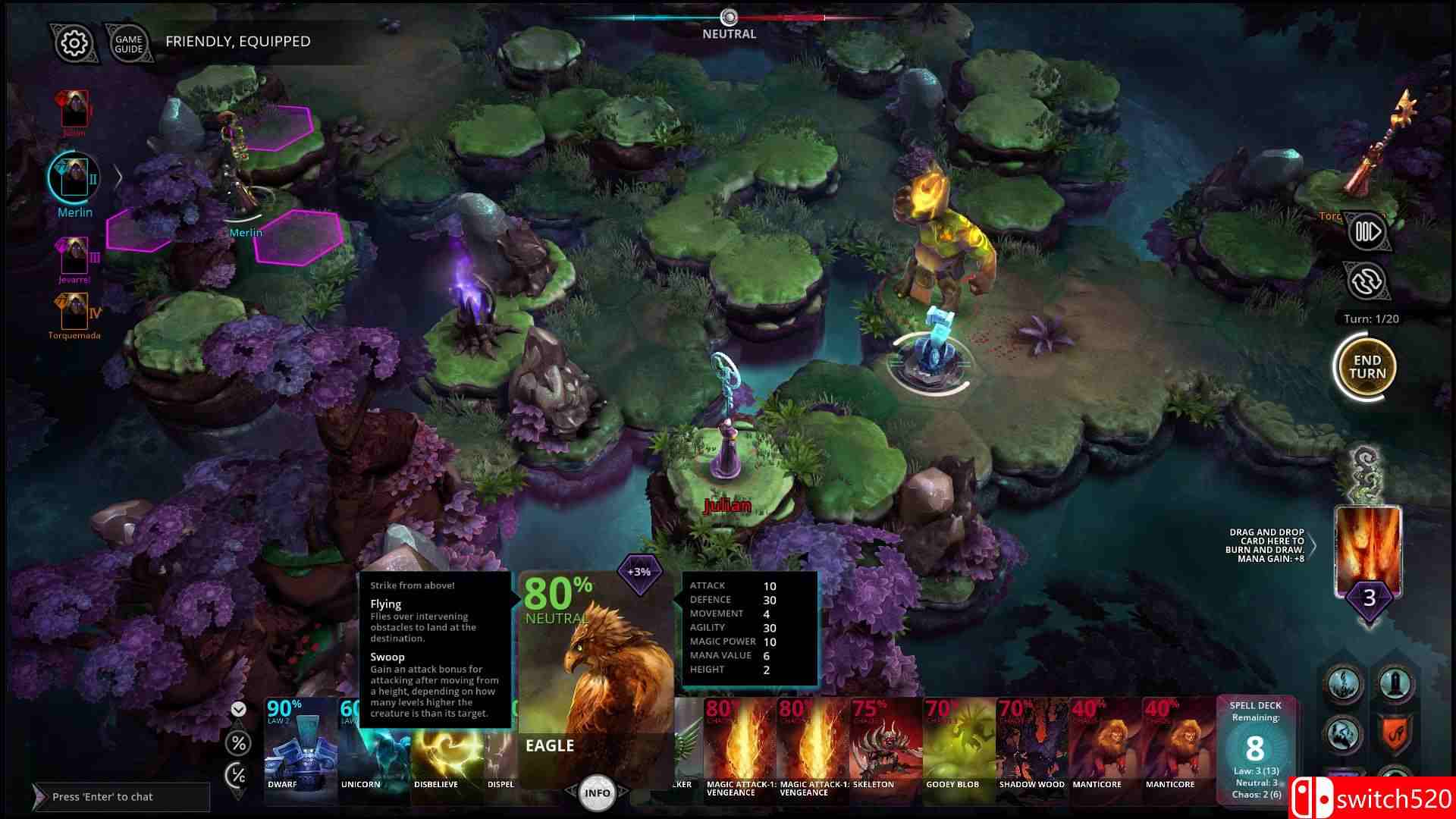Open the settings gear menu
Image resolution: width=1456 pixels, height=819 pixels.
tap(72, 43)
